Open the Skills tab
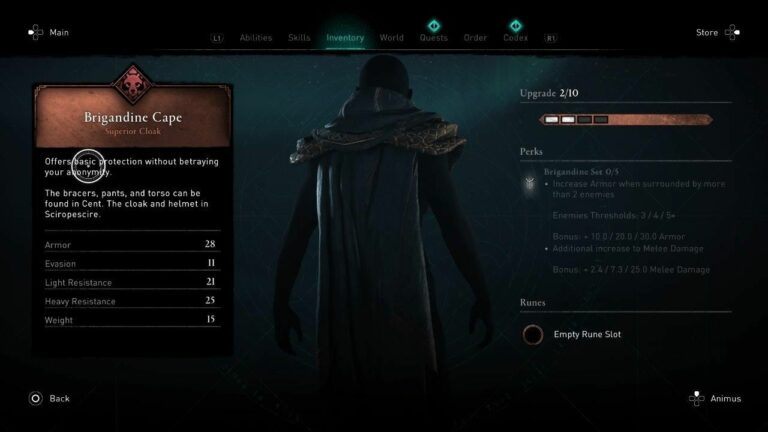This screenshot has width=768, height=432. (299, 38)
